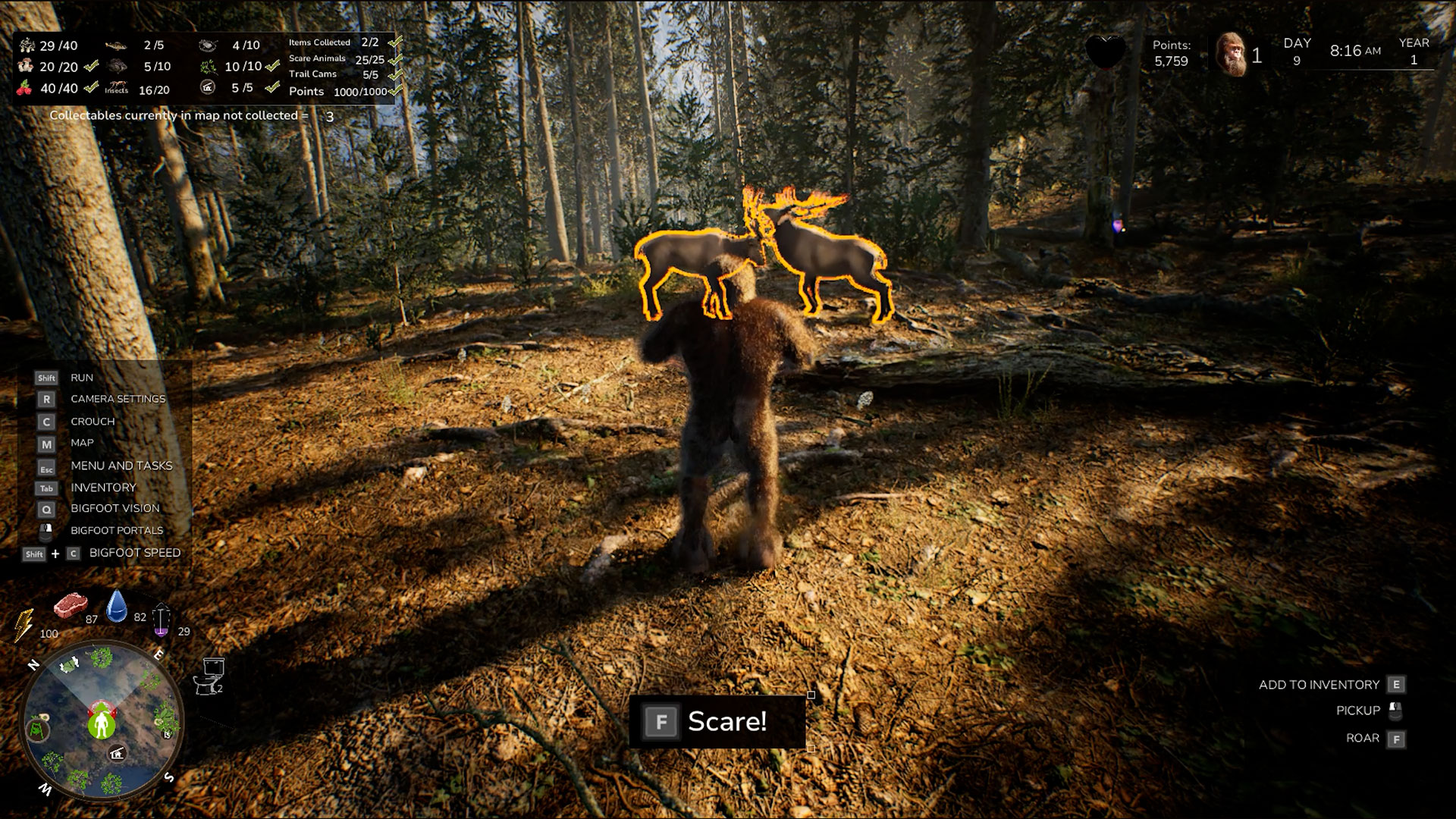Select the fish collection task icon
Image resolution: width=1456 pixels, height=819 pixels.
point(116,45)
